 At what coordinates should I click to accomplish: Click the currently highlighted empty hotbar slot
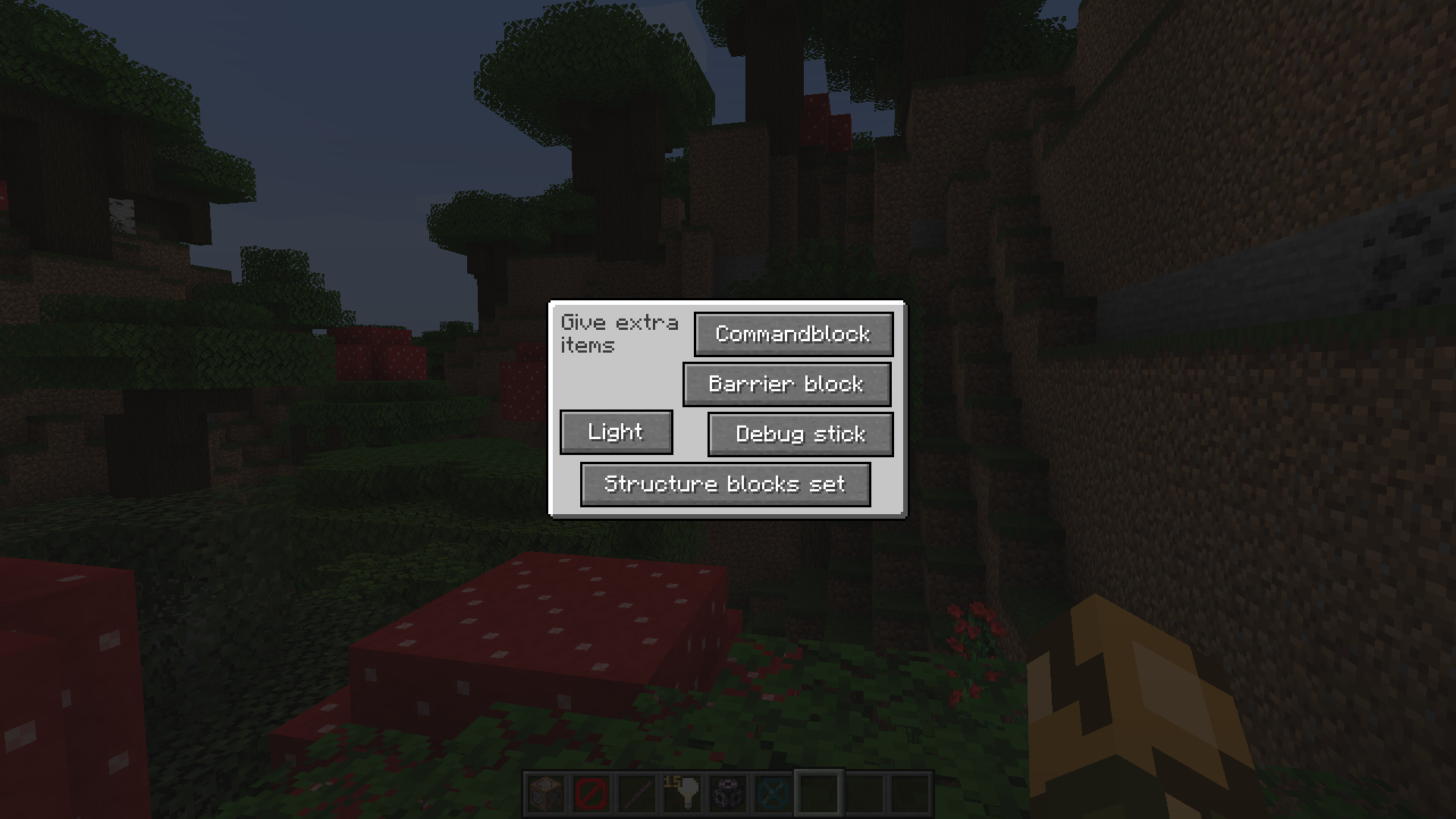[x=819, y=794]
